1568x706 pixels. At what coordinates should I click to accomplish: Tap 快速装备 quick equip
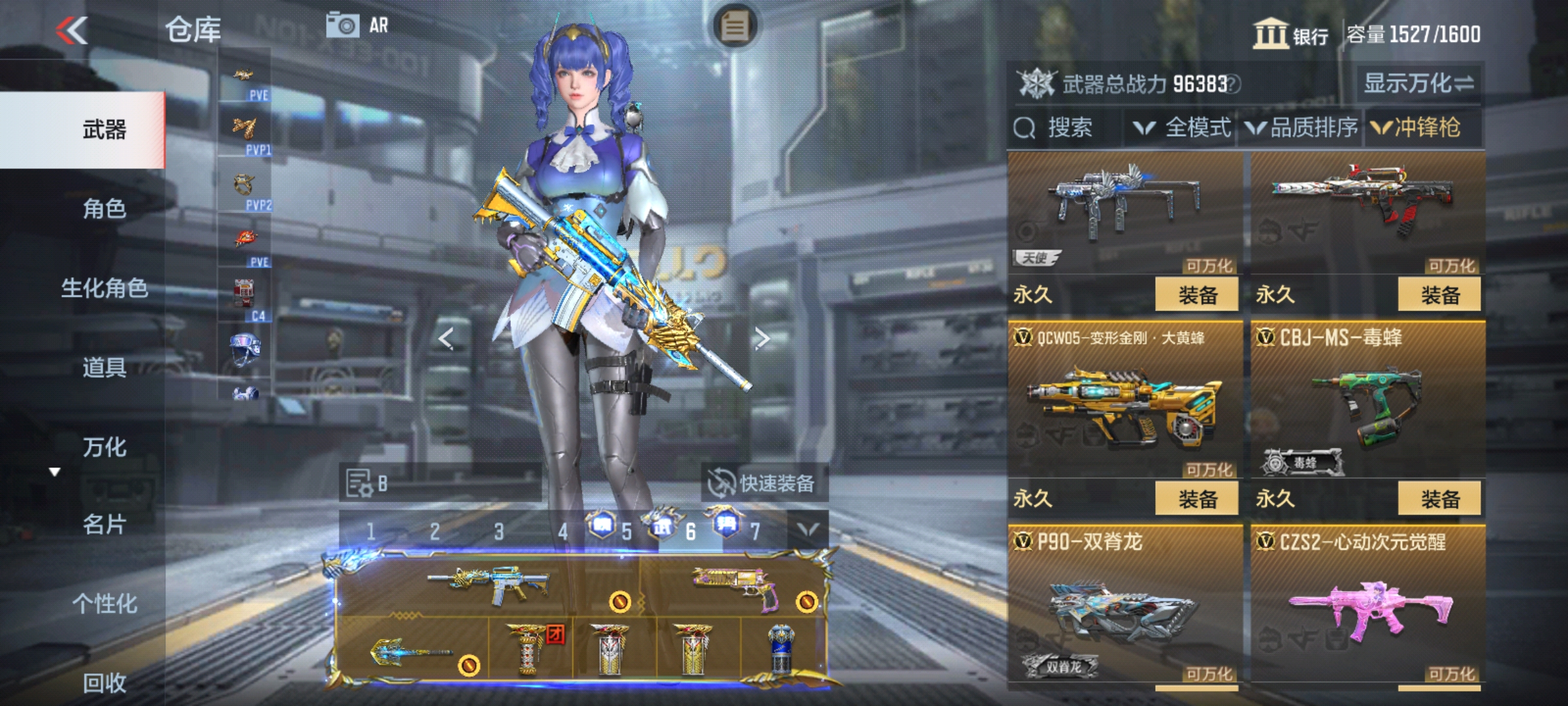pos(763,484)
